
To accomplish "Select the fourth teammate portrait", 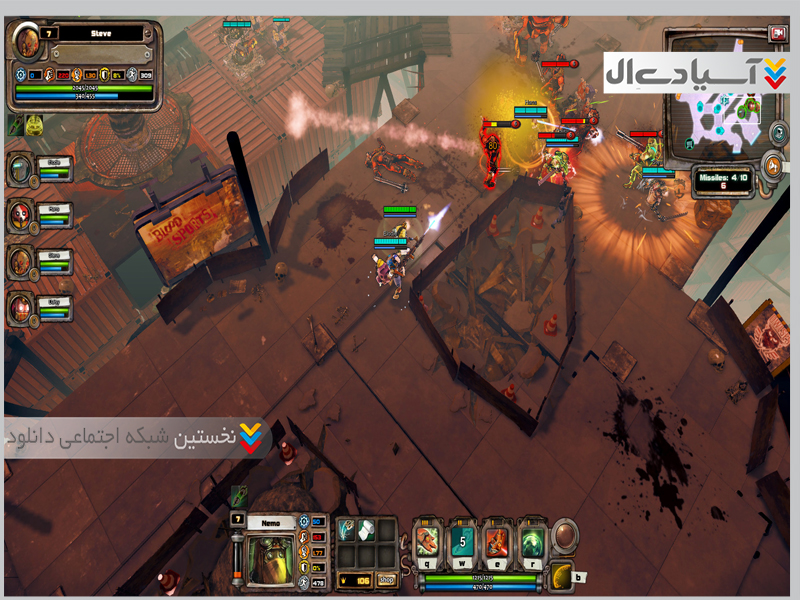I will (x=20, y=307).
